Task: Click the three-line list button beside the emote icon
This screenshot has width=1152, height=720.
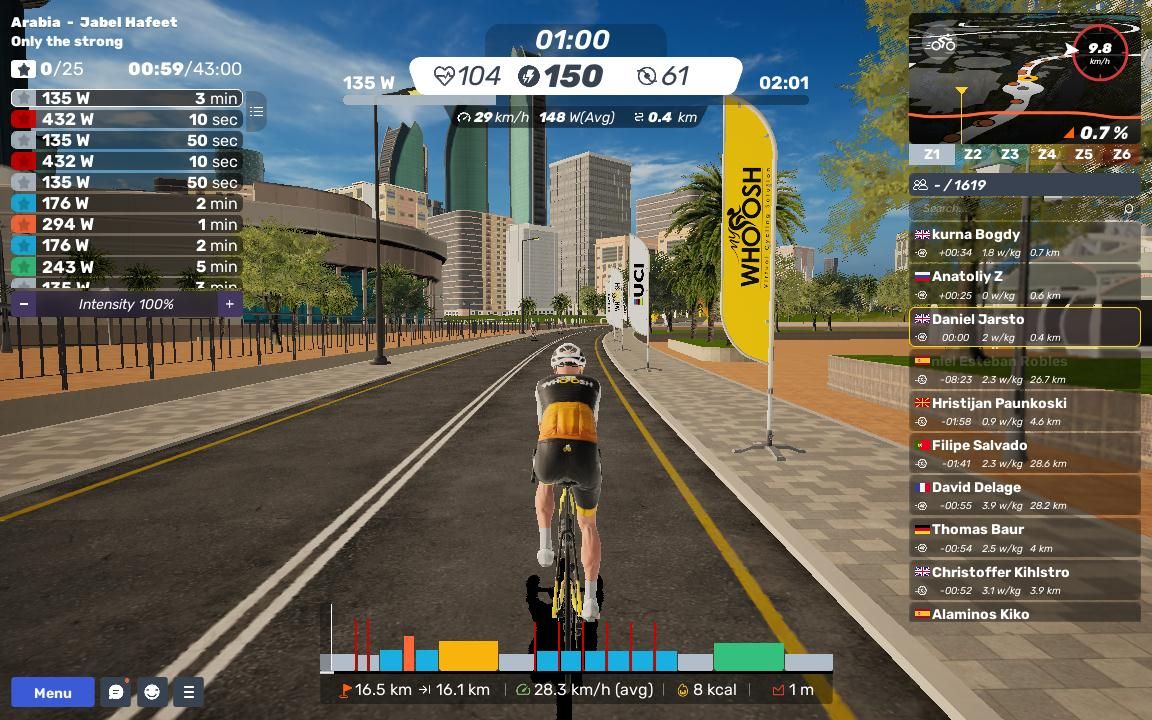Action: pos(188,692)
